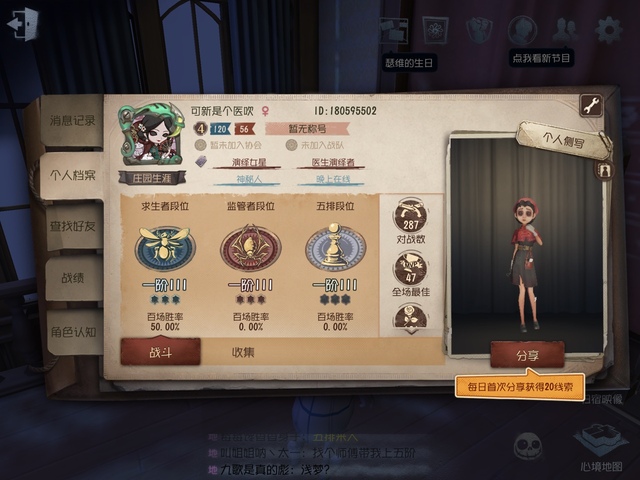
Task: Open the 消息记录 tab
Action: (72, 121)
